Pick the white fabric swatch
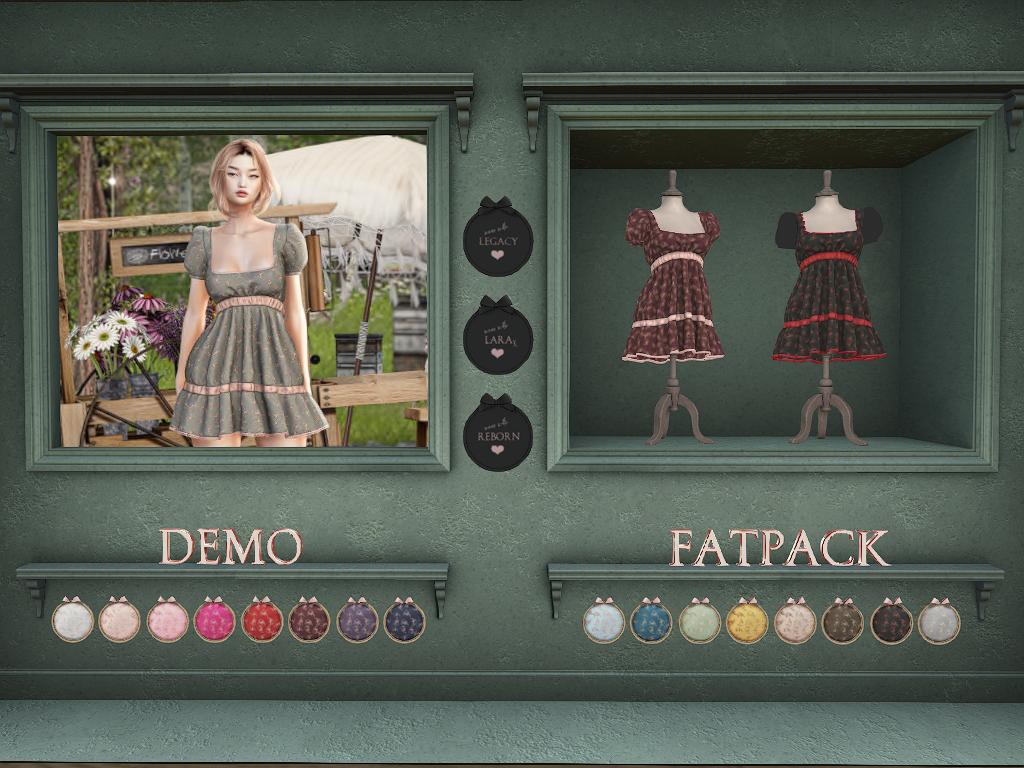 (x=72, y=621)
